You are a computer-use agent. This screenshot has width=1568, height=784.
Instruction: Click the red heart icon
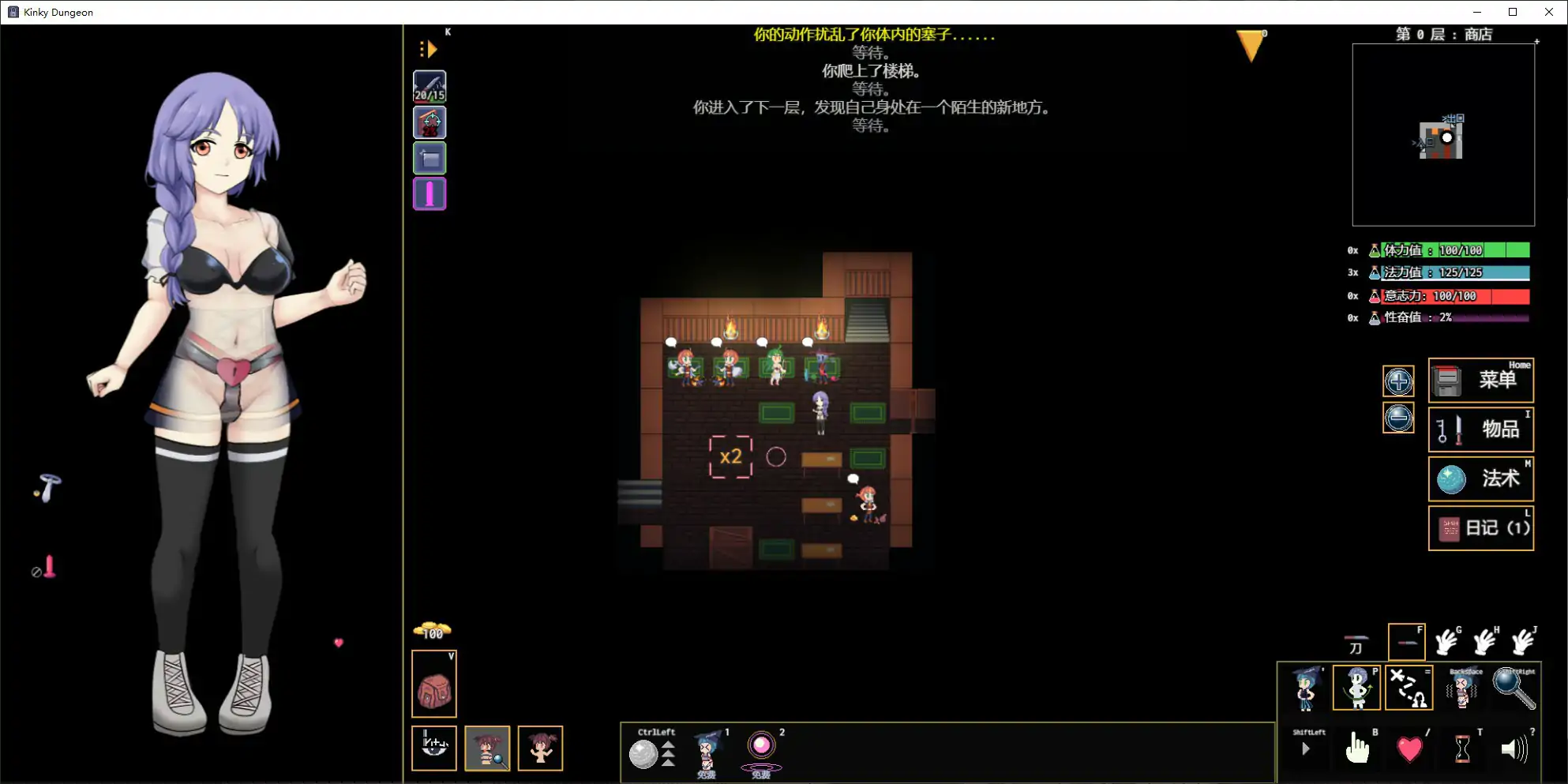(x=1409, y=748)
